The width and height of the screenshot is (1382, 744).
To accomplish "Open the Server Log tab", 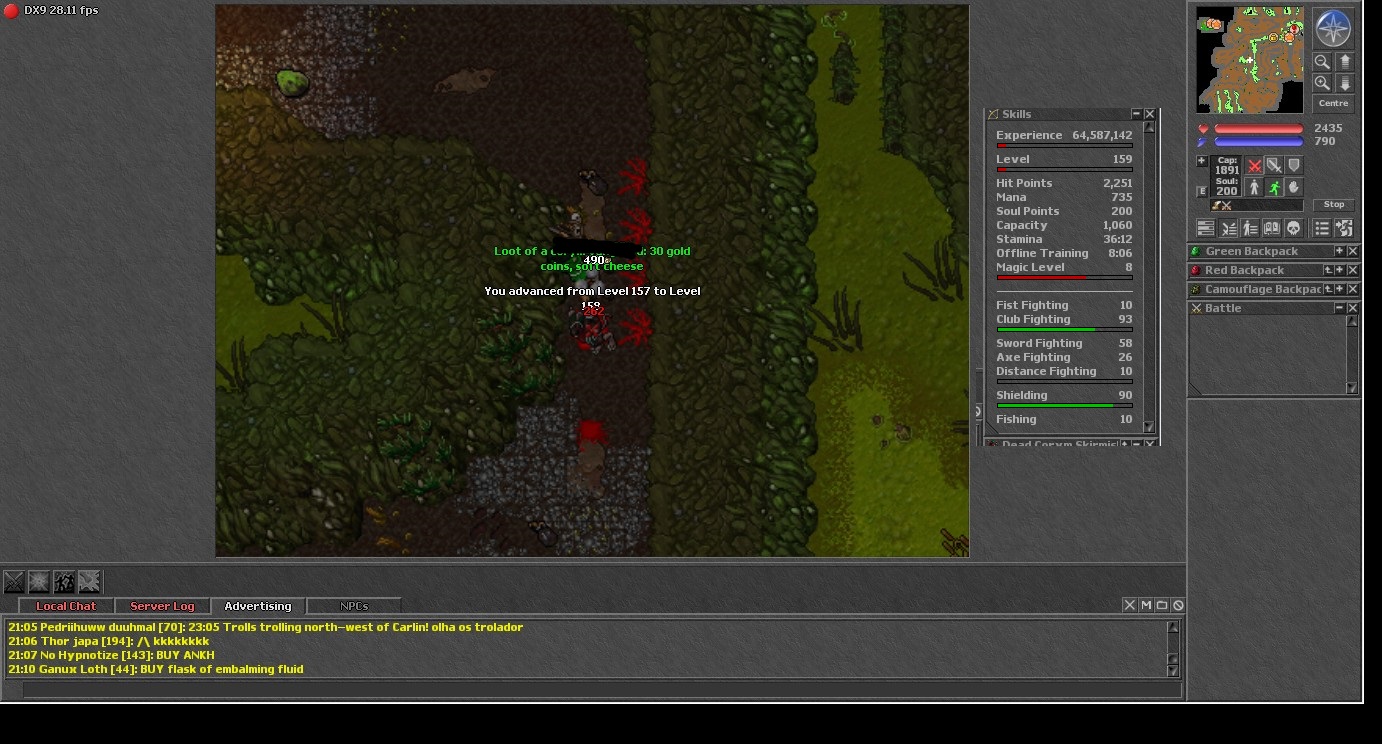I will (x=162, y=606).
